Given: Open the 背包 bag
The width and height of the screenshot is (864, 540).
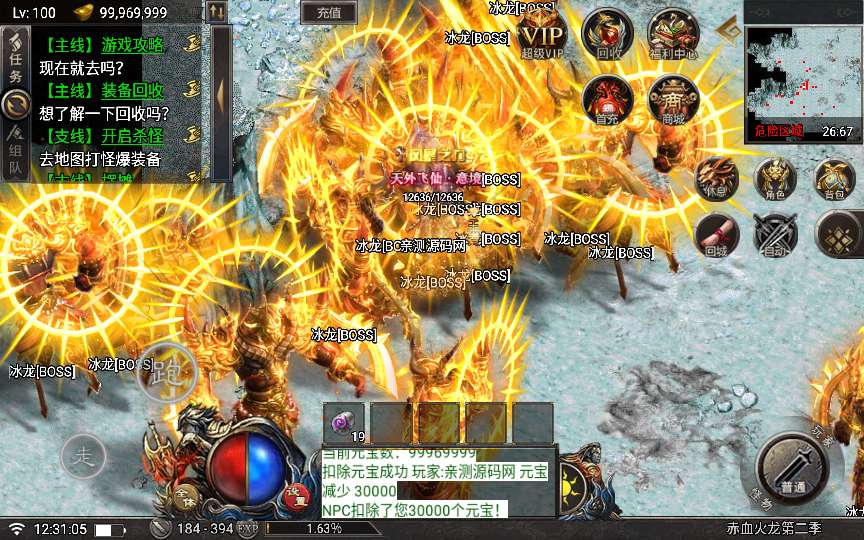Looking at the screenshot, I should pyautogui.click(x=835, y=179).
